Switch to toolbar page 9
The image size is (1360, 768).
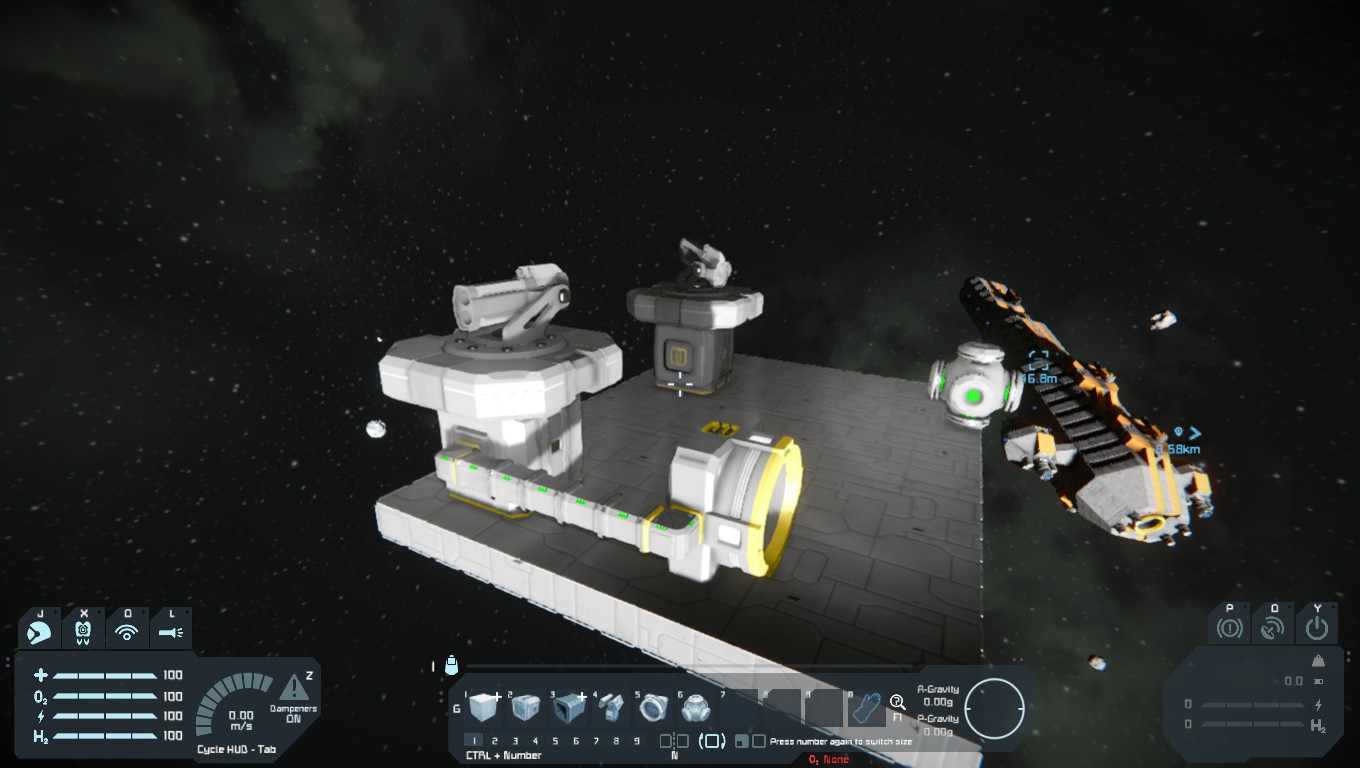click(637, 741)
